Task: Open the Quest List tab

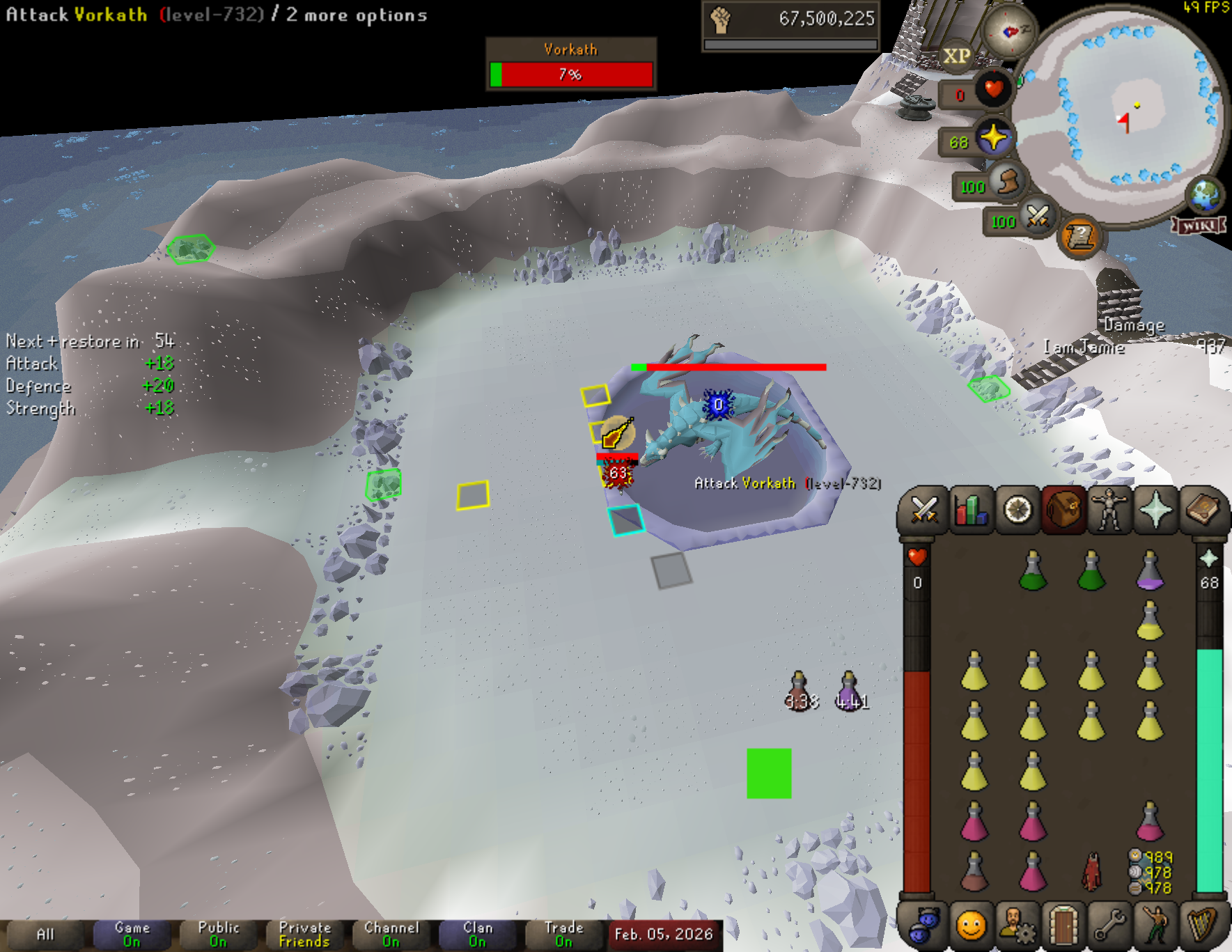Action: click(1017, 510)
